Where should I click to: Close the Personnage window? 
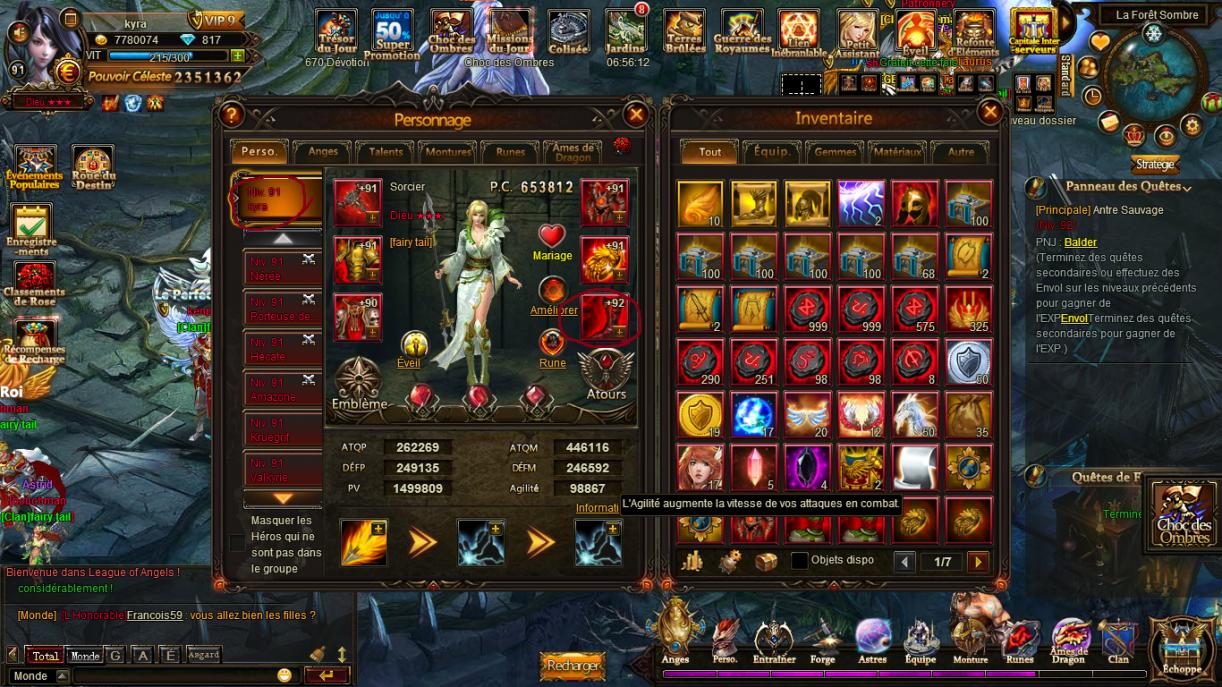tap(635, 115)
